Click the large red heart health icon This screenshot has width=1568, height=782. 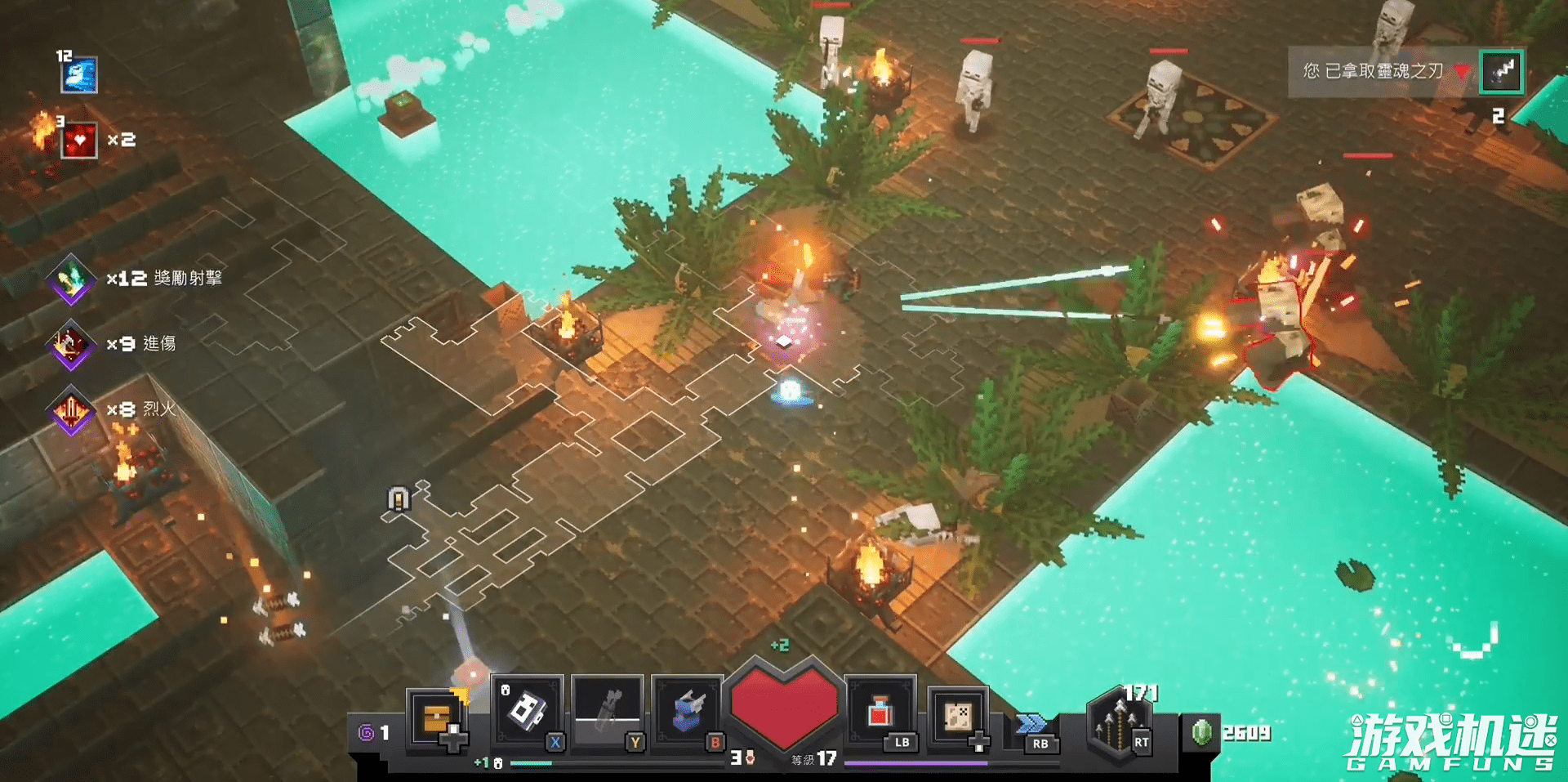pyautogui.click(x=784, y=704)
